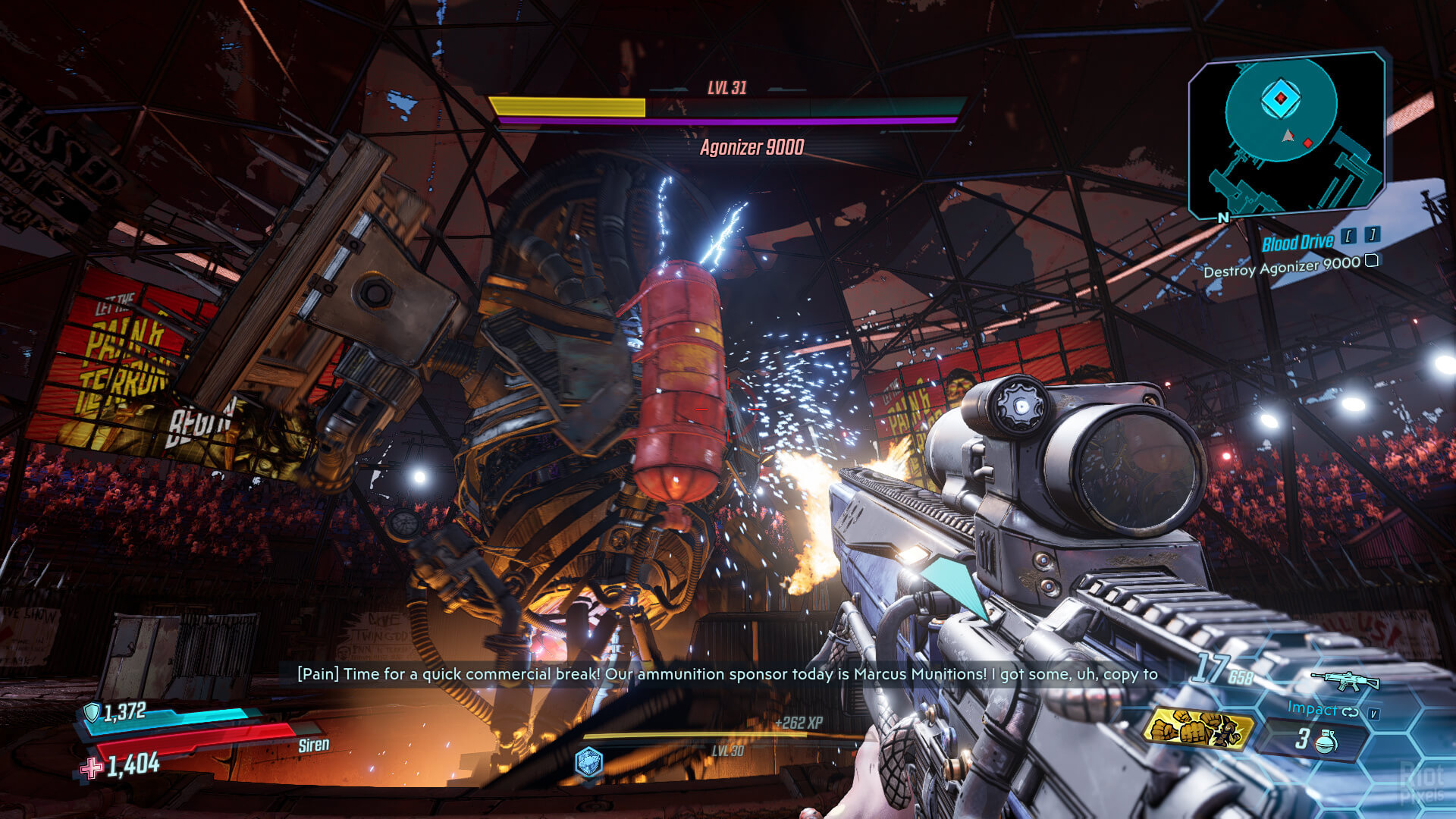
Task: Select the Blood Drive mission tracker
Action: 1297,243
